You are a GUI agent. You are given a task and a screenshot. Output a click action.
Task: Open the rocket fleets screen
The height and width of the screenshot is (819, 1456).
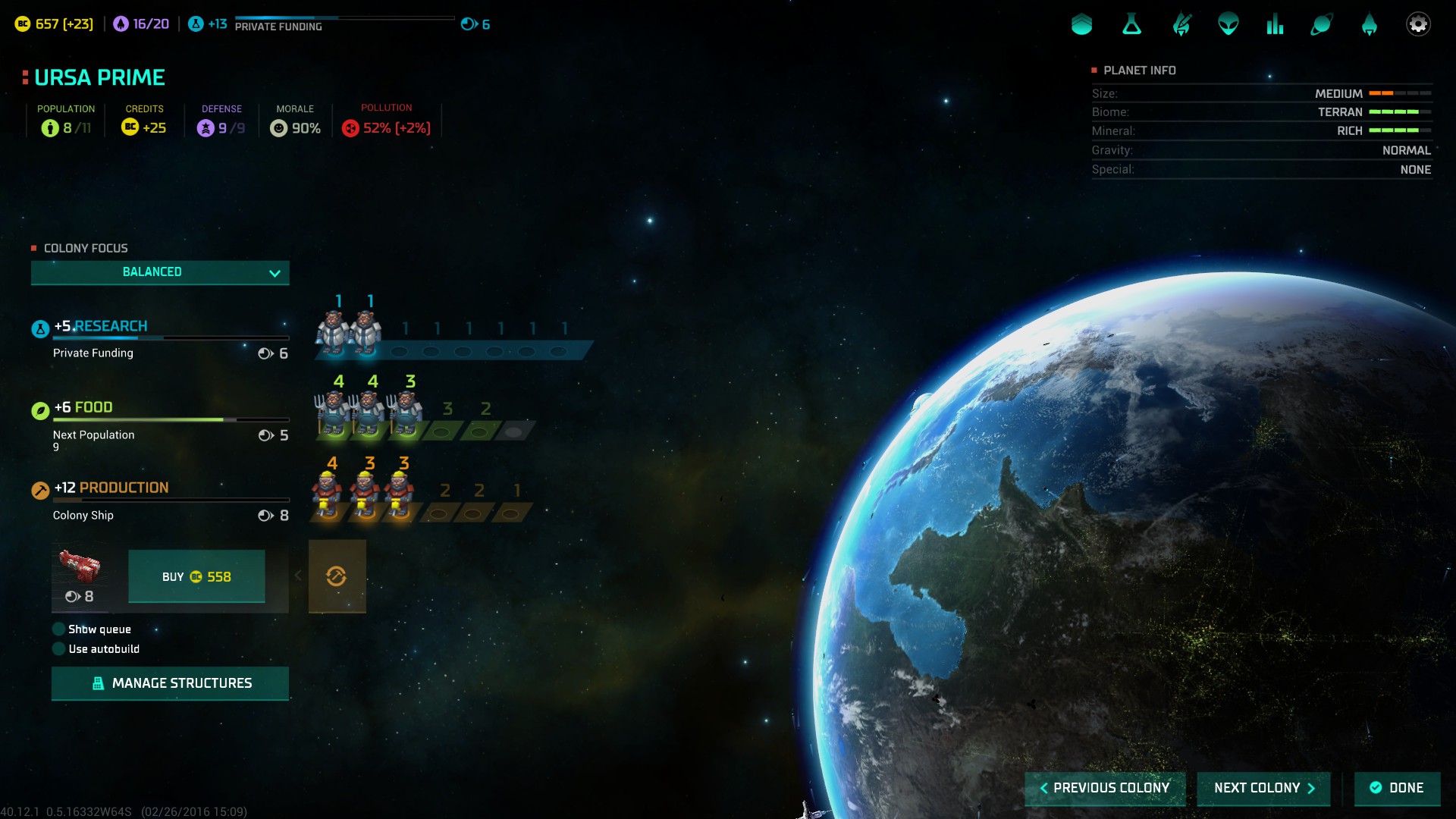(x=1369, y=24)
